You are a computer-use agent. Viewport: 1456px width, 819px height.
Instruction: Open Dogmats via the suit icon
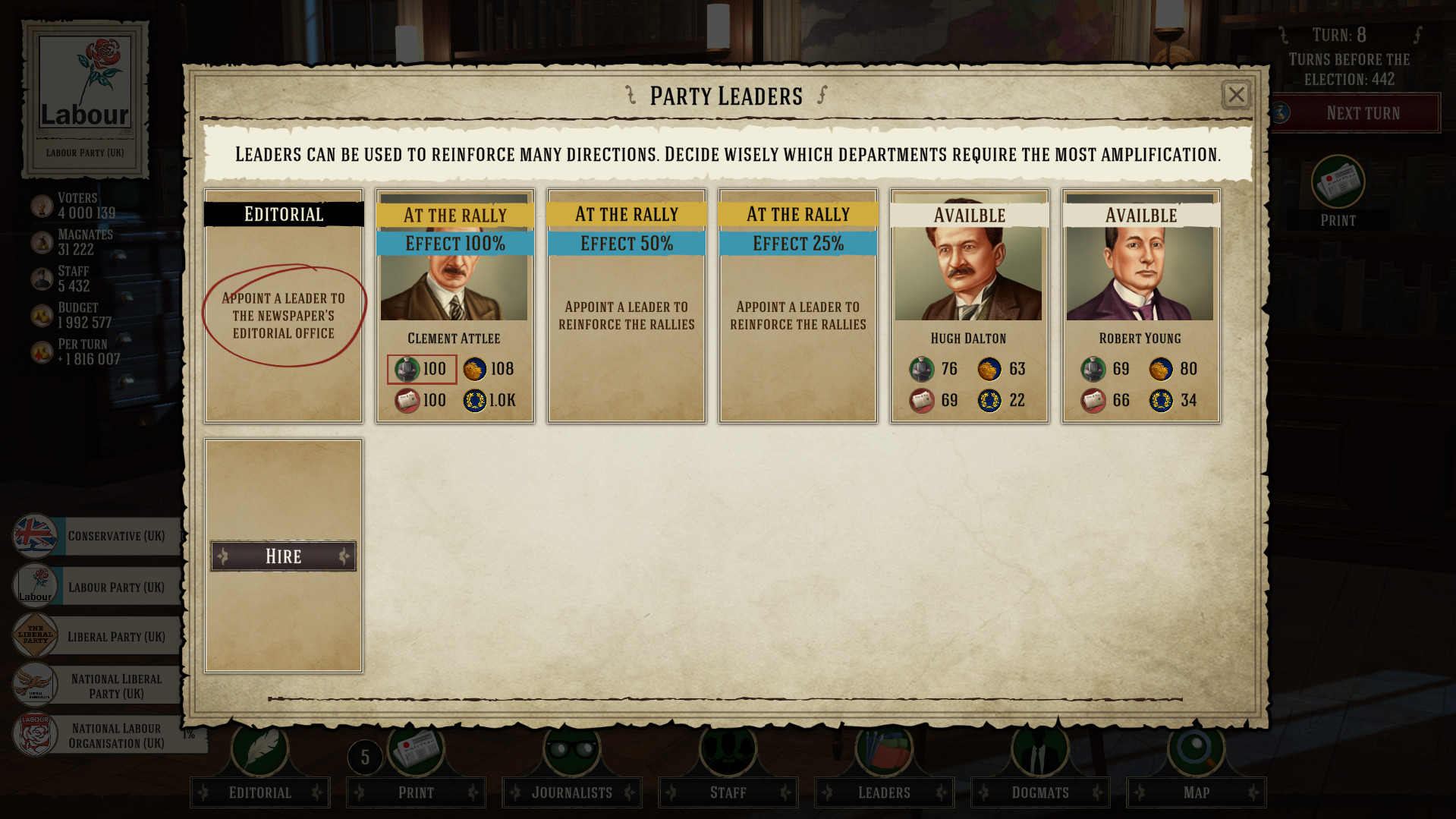(1039, 750)
